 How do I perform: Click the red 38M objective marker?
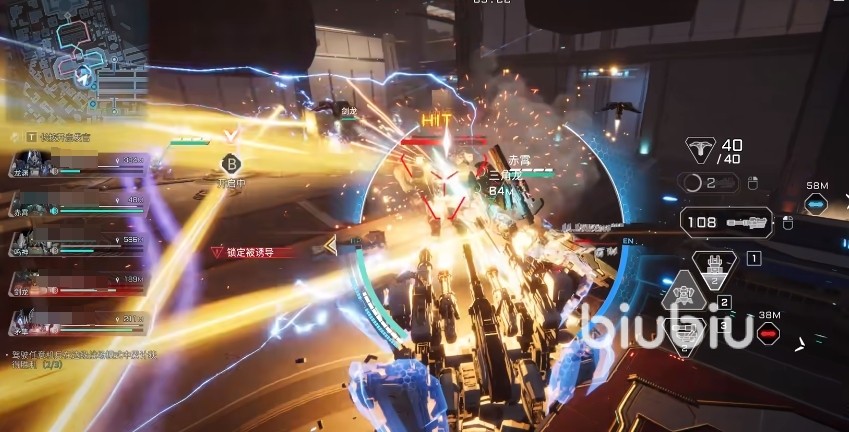point(767,332)
